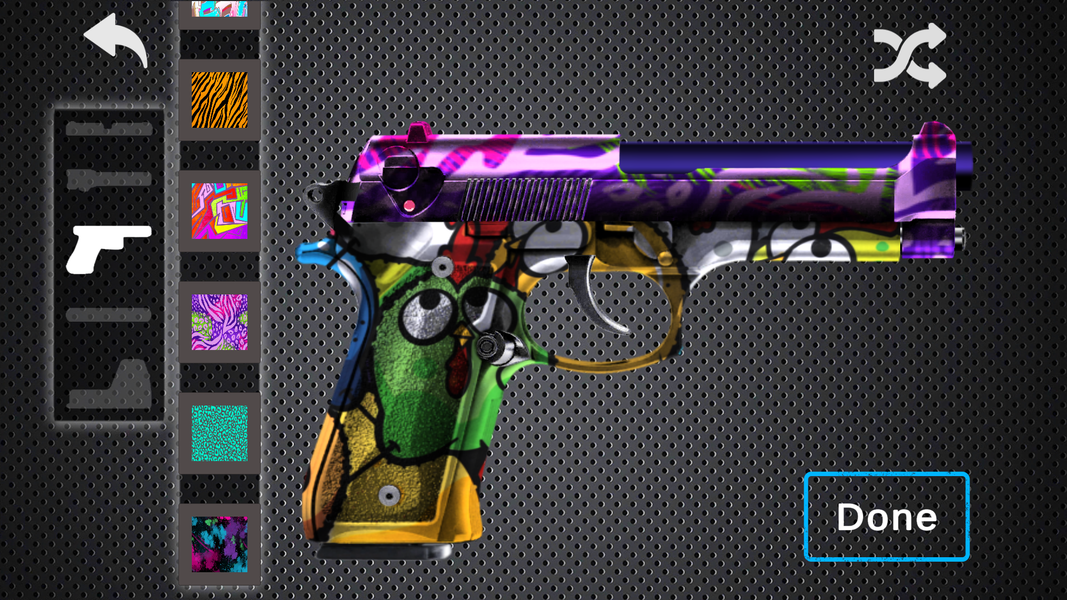Confirm the design with Done
This screenshot has width=1067, height=600.
tap(886, 516)
